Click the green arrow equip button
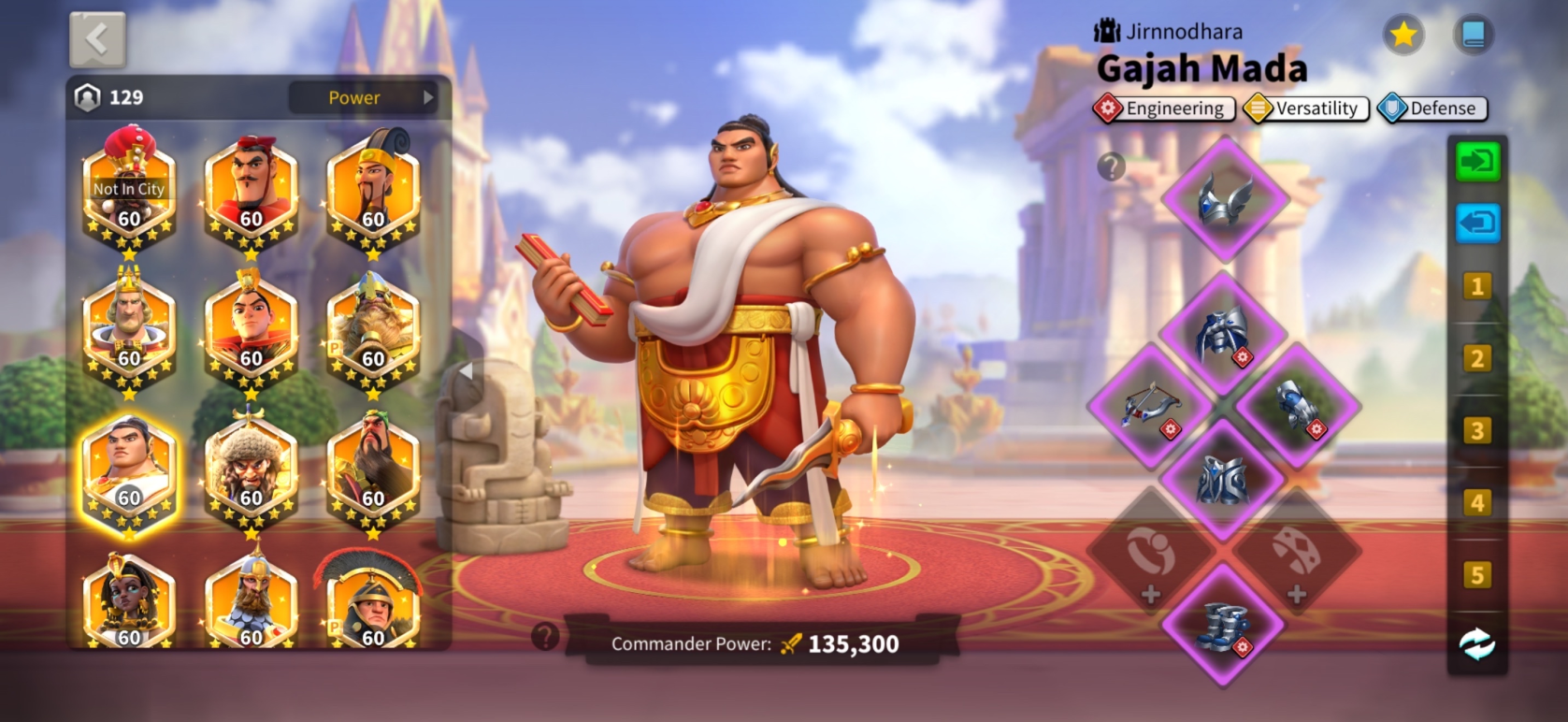 point(1477,162)
